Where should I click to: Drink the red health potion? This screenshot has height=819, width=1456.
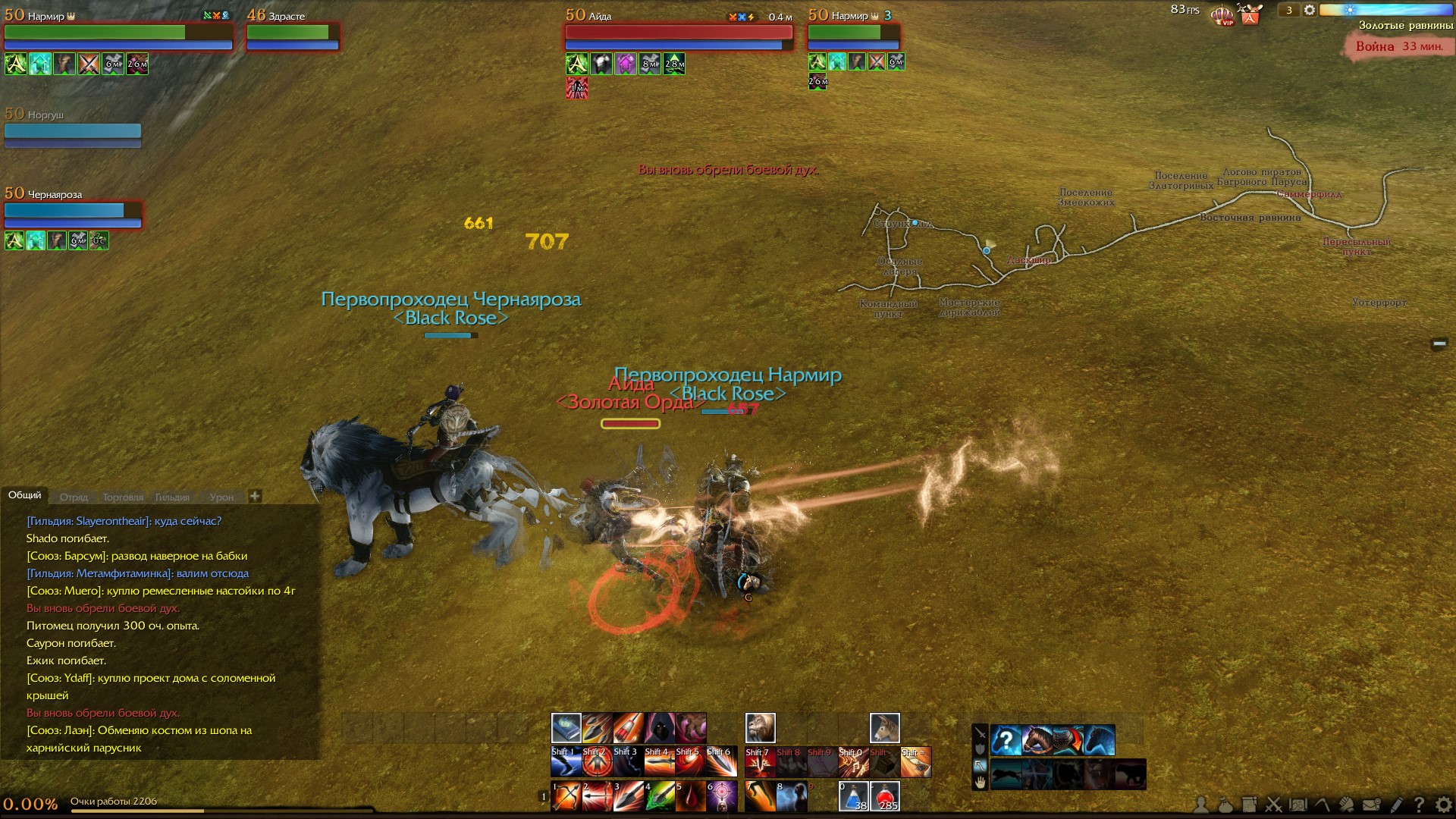pyautogui.click(x=884, y=796)
